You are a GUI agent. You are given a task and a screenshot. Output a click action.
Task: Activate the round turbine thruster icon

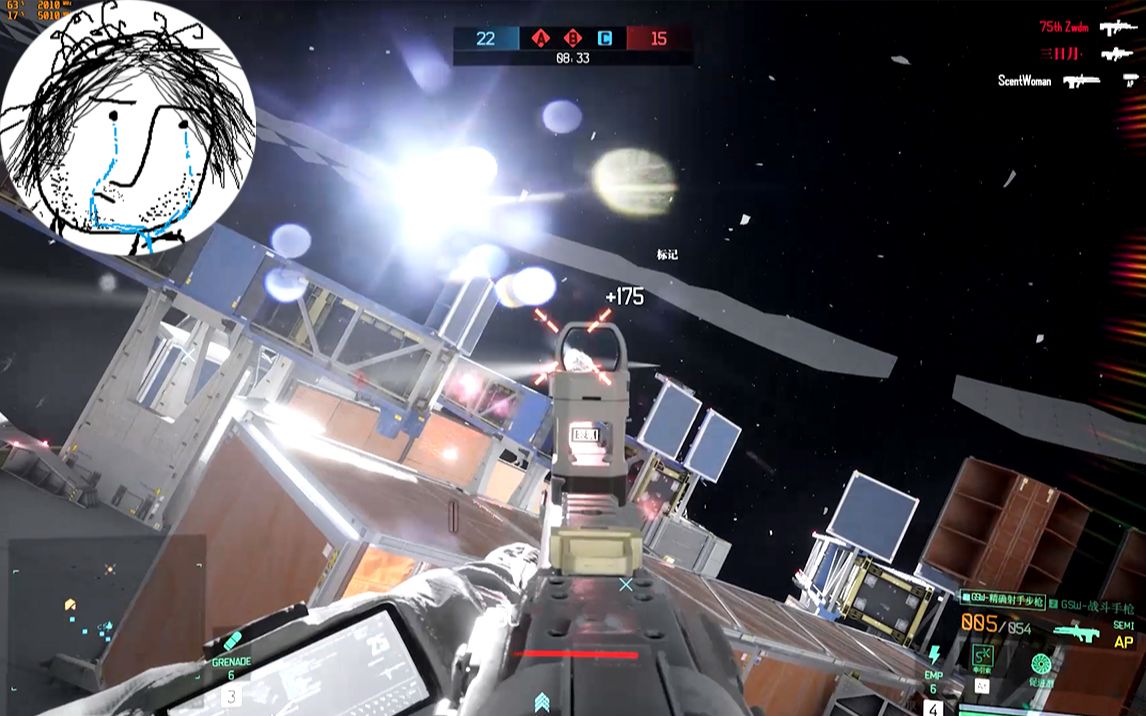click(x=1042, y=664)
